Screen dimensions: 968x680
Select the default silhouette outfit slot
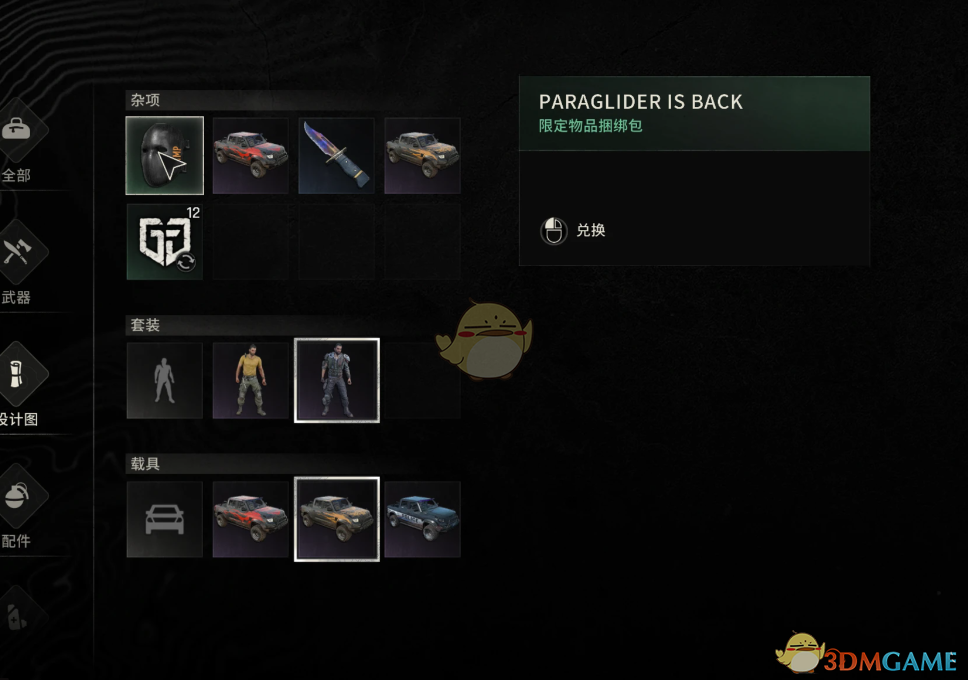tap(164, 380)
